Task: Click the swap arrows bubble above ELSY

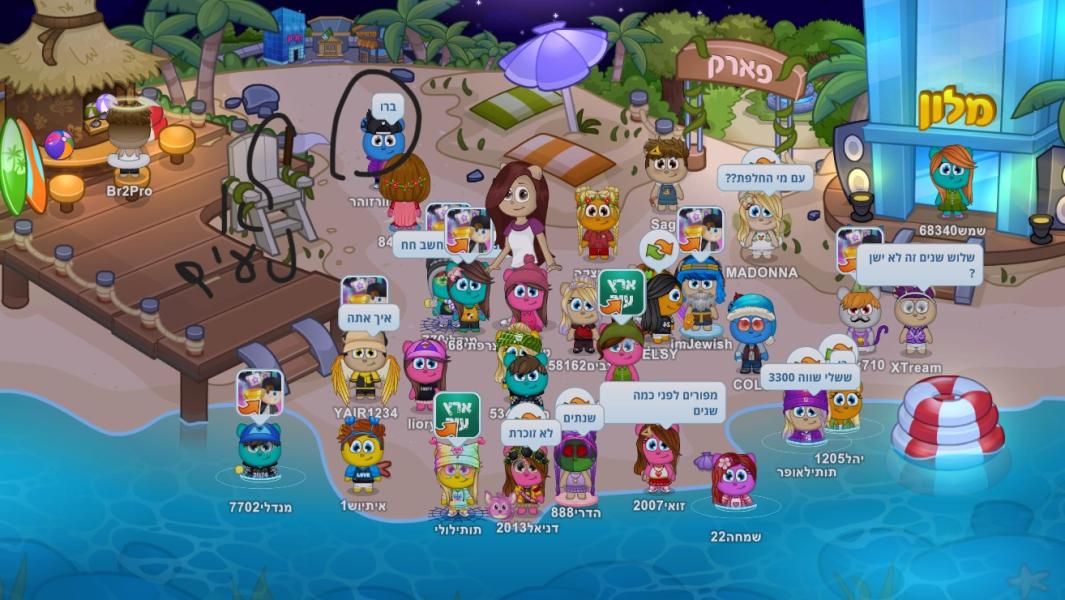Action: click(656, 250)
